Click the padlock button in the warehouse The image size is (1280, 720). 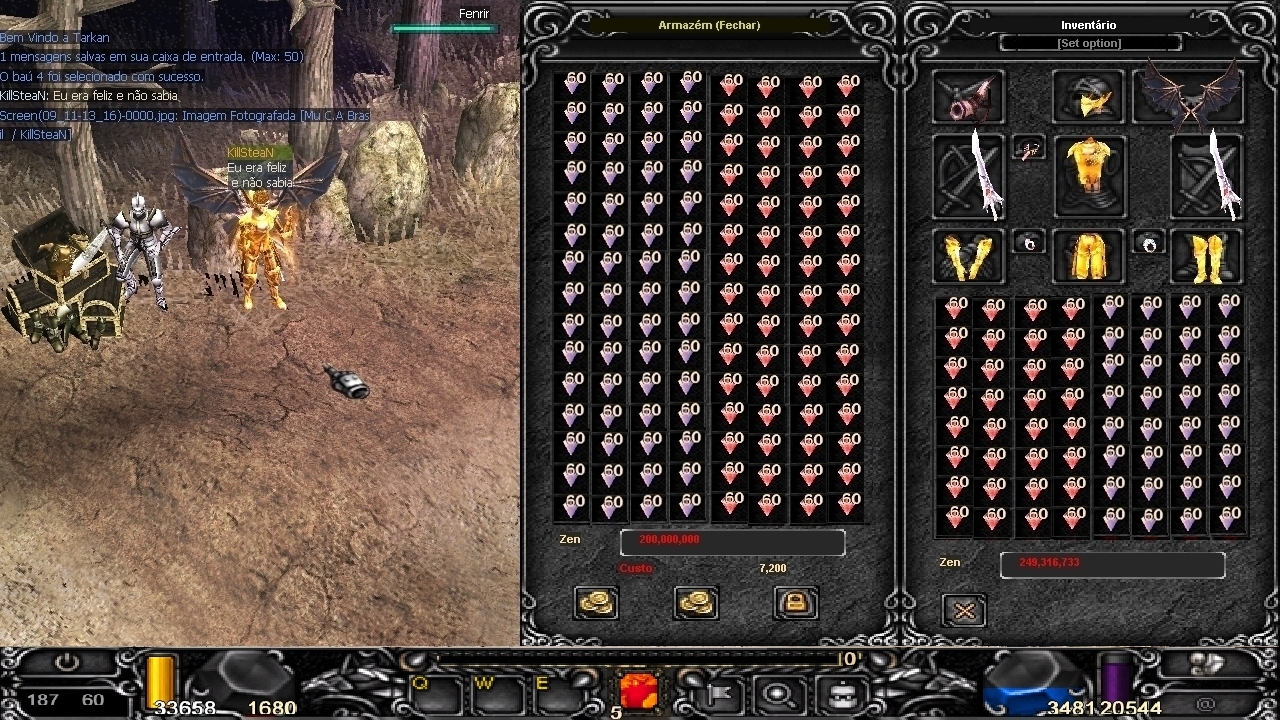coord(796,602)
